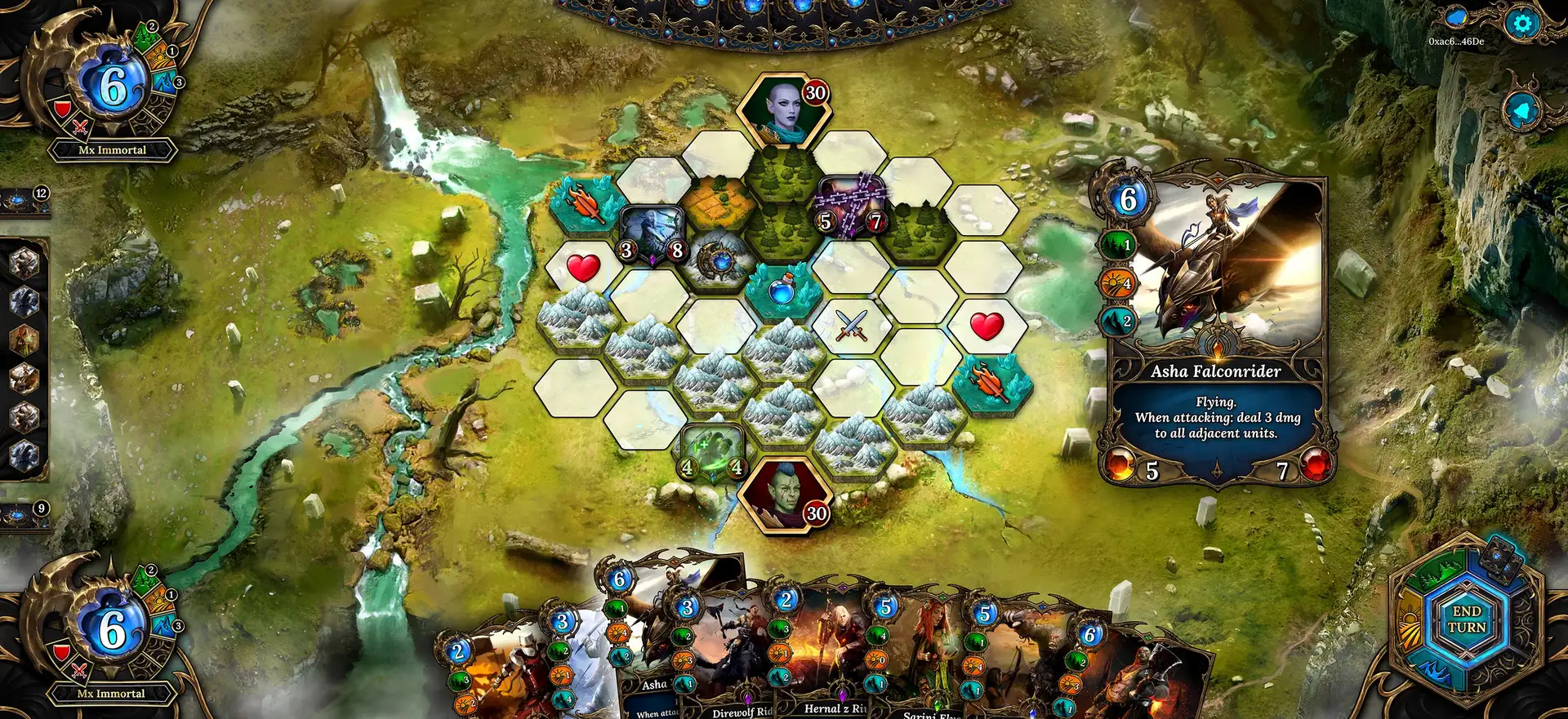
Task: Click the bell notification icon
Action: pos(1522,111)
